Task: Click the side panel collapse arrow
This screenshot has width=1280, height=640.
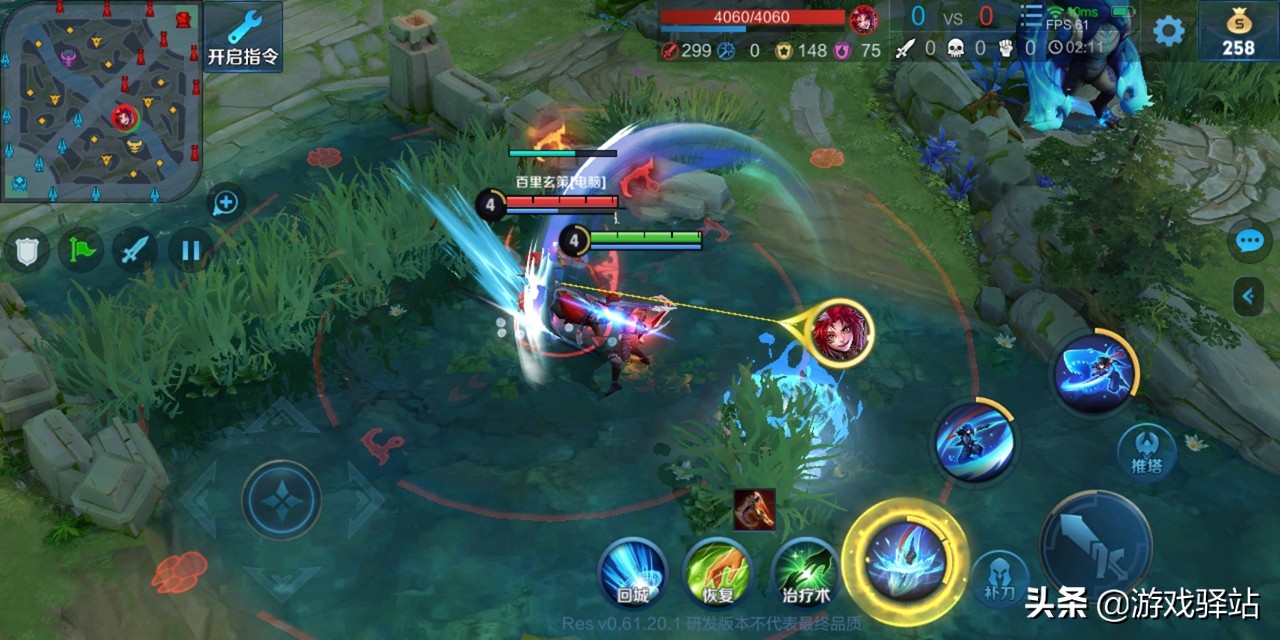Action: point(1248,296)
